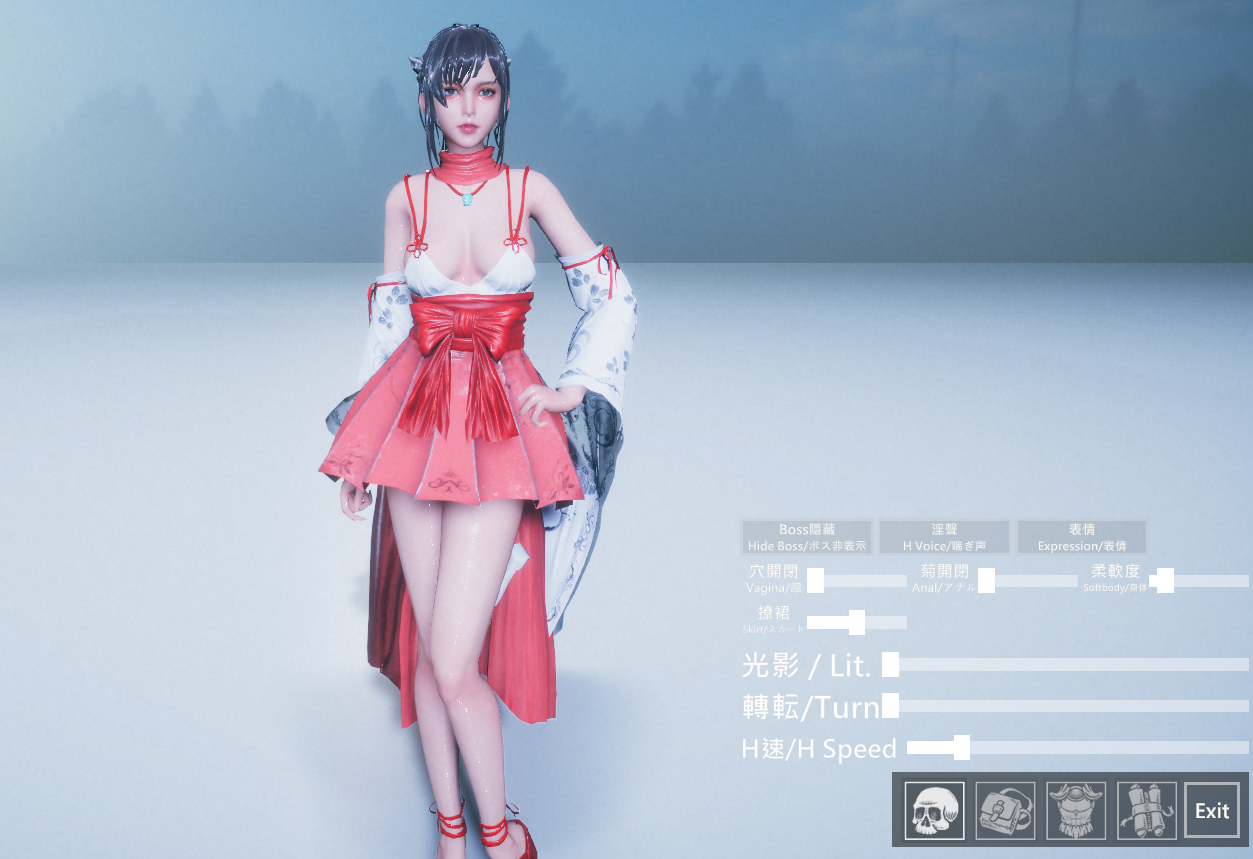
Task: Choose the chest armor icon
Action: (x=1076, y=810)
